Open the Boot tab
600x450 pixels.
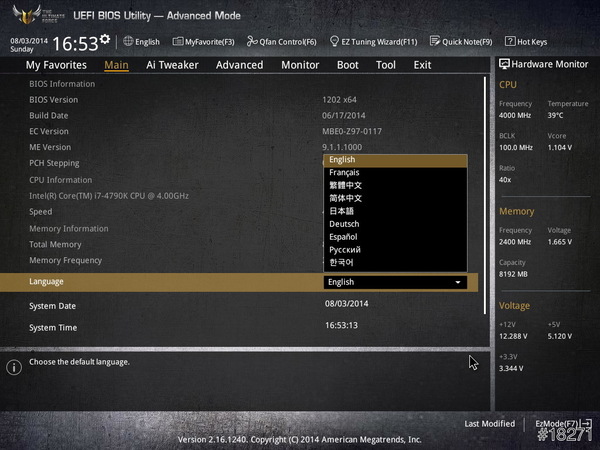347,65
